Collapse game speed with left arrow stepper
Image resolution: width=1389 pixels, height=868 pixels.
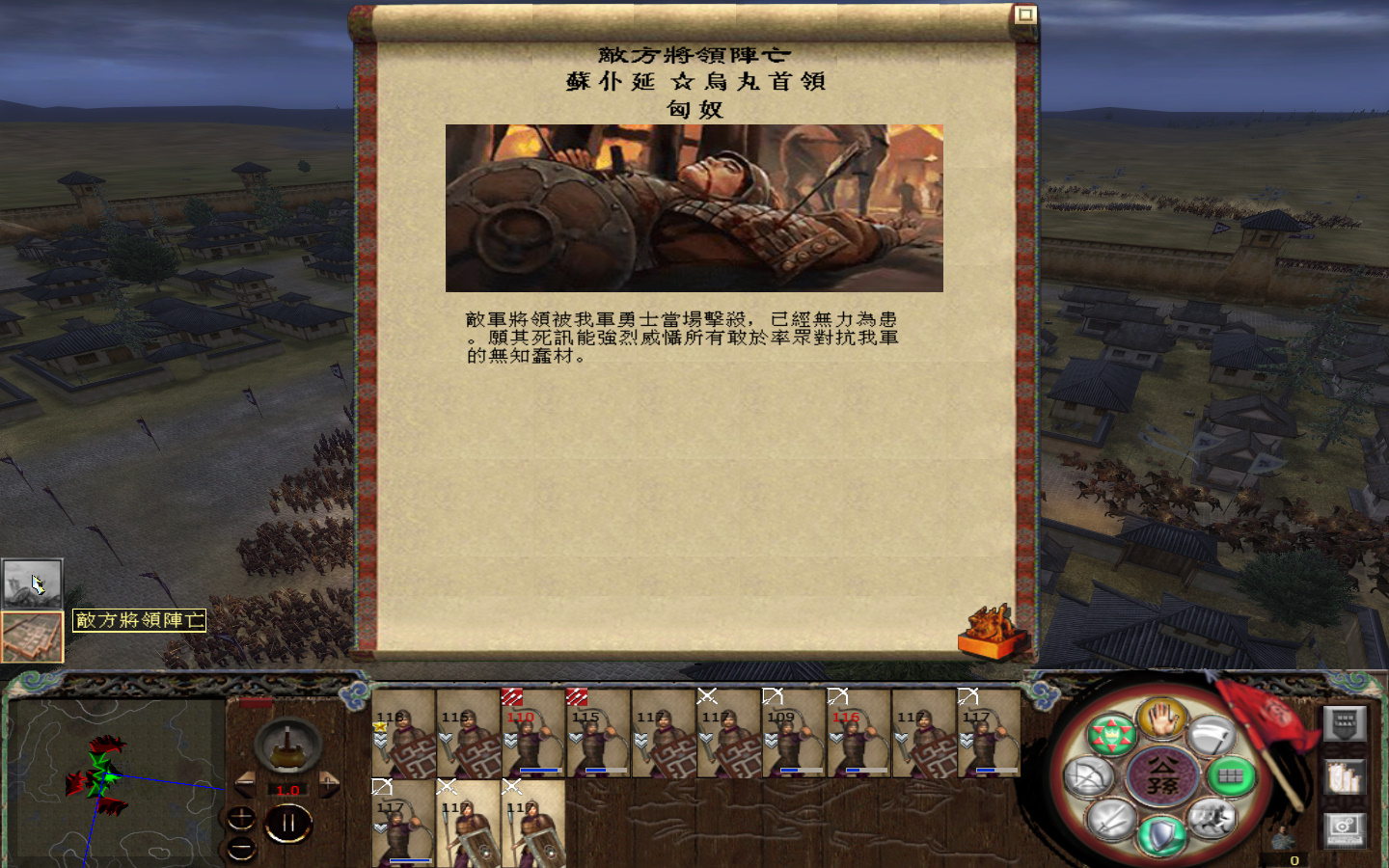click(245, 783)
